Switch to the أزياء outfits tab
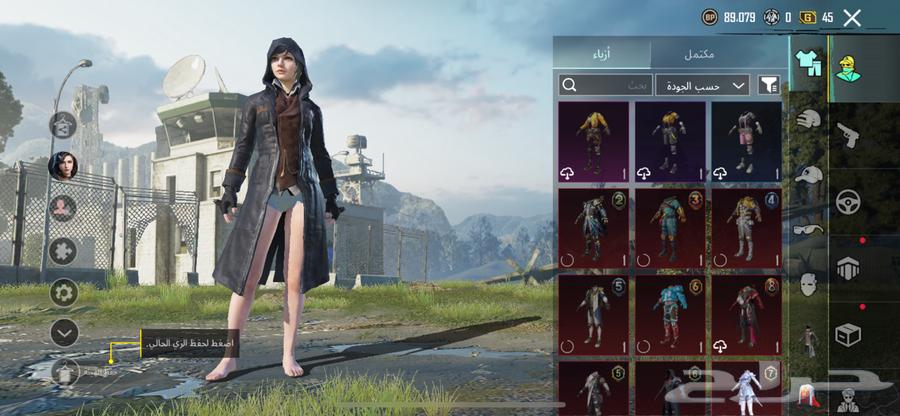The height and width of the screenshot is (416, 900). [x=602, y=54]
